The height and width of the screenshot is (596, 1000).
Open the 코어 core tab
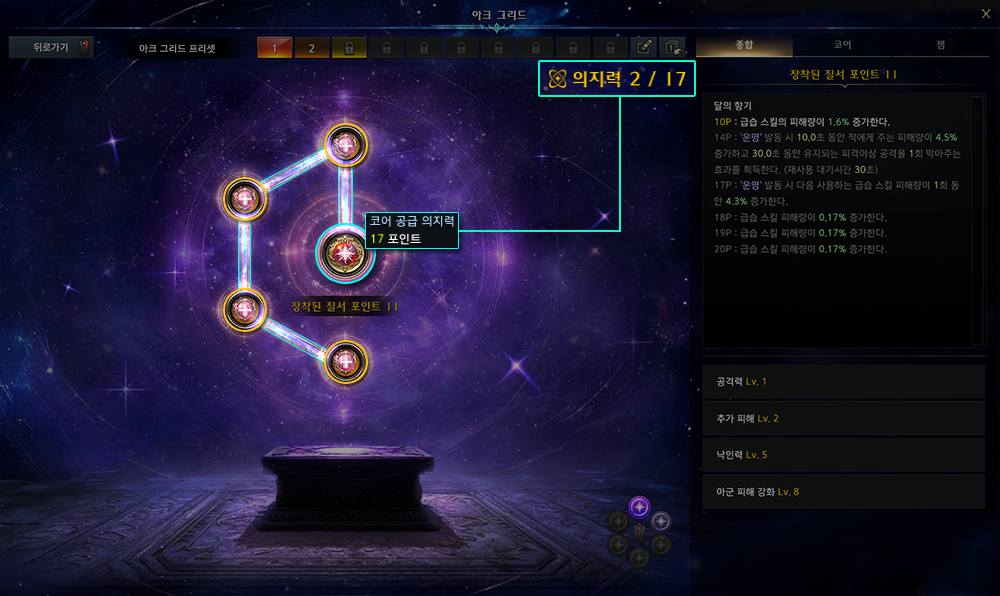coord(843,46)
